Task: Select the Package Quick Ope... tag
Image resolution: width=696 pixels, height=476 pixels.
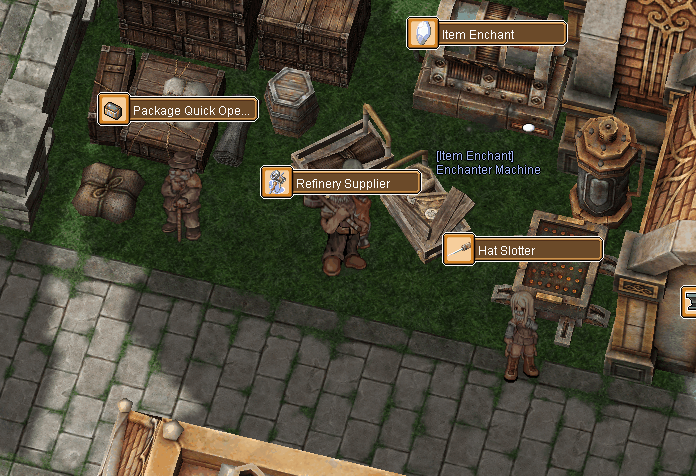Action: [x=178, y=109]
